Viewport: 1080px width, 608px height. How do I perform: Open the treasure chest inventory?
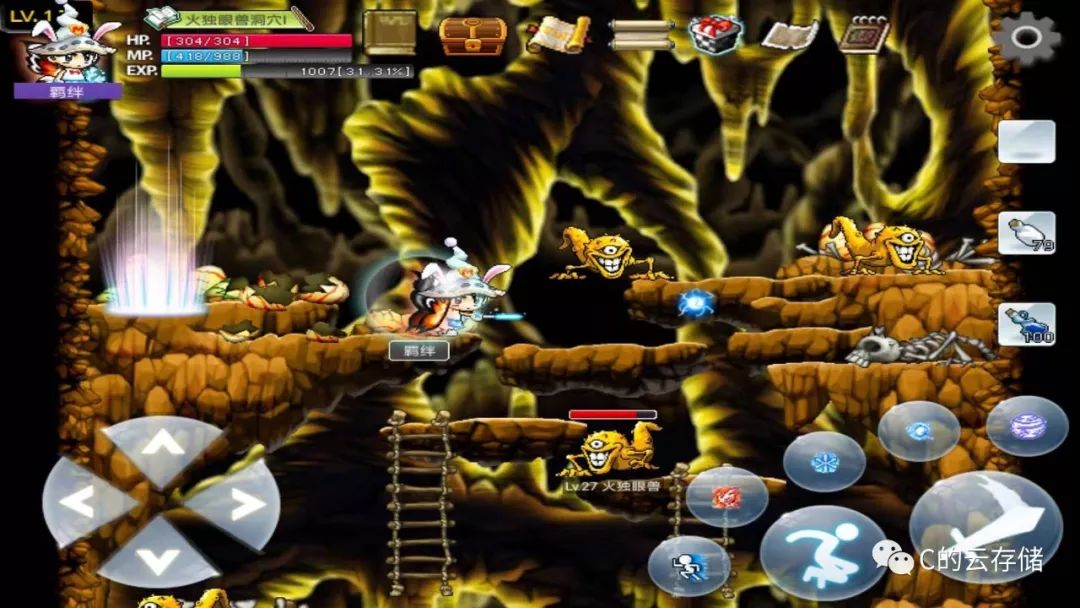(473, 35)
